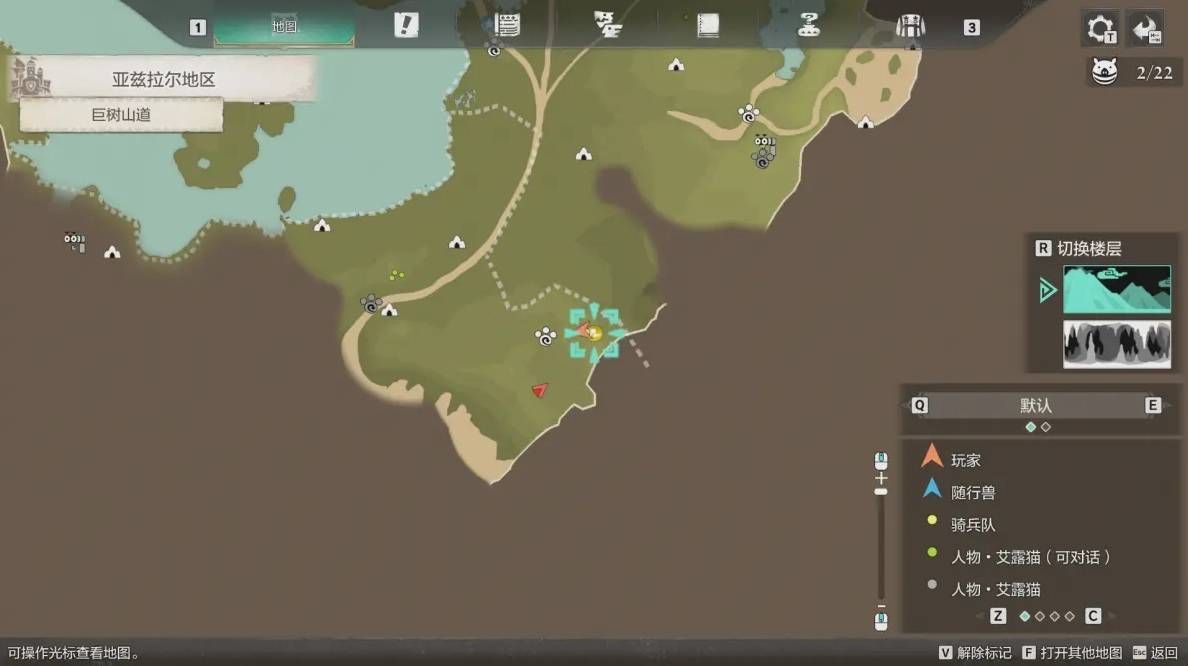Select the 地图 map tab

284,27
